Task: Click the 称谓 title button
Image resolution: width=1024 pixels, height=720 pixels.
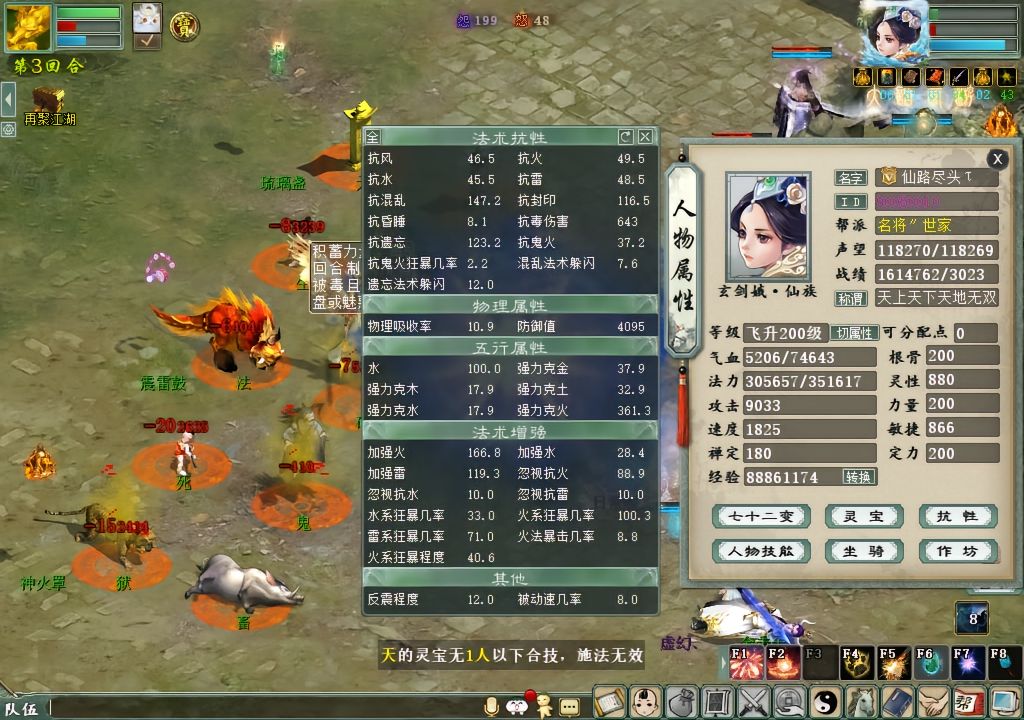Action: point(851,298)
